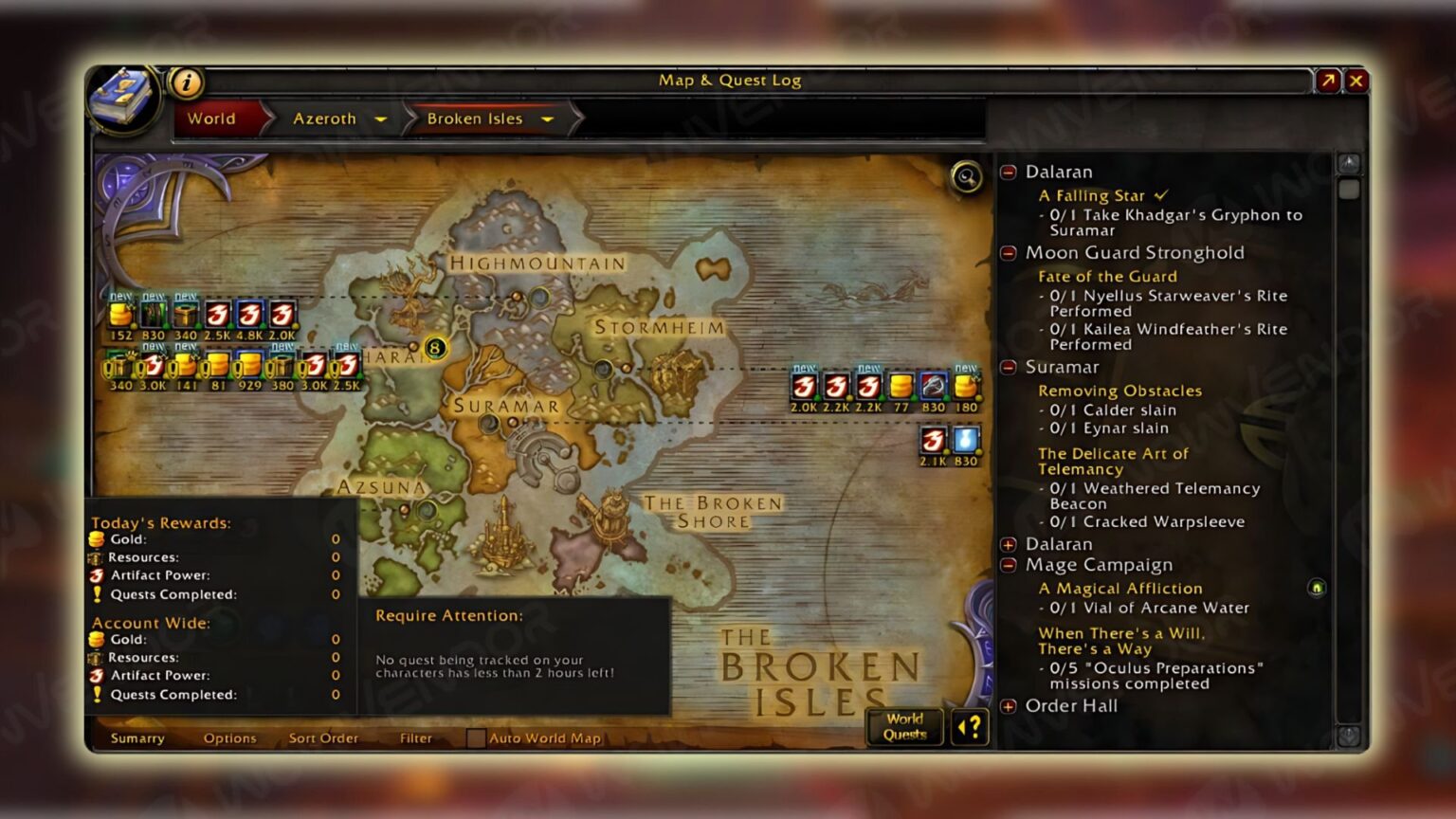The width and height of the screenshot is (1456, 819).
Task: Click the info icon beside the breadcrumb bar
Action: point(186,81)
